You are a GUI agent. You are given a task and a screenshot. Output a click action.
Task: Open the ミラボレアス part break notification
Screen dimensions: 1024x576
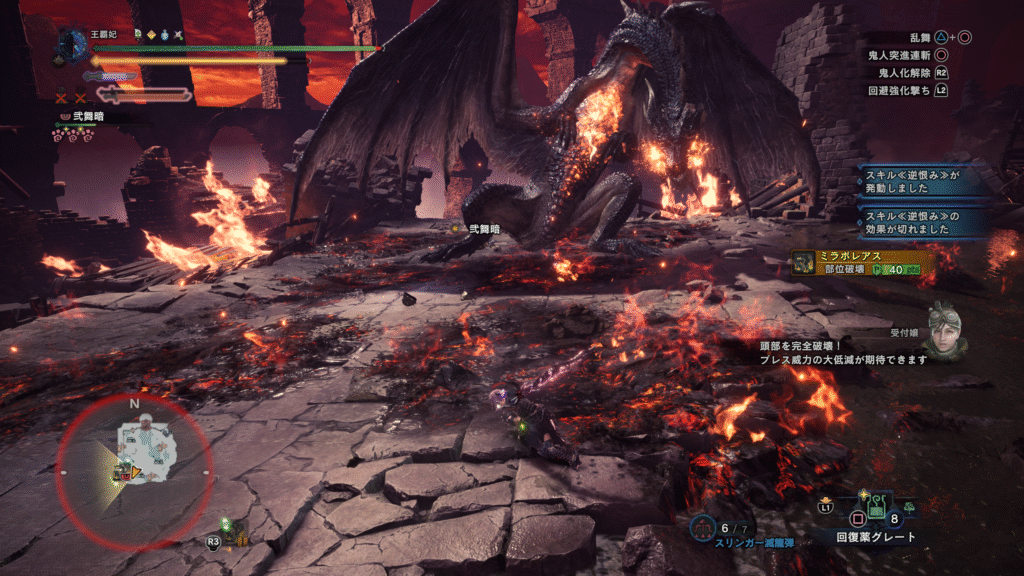click(x=863, y=262)
